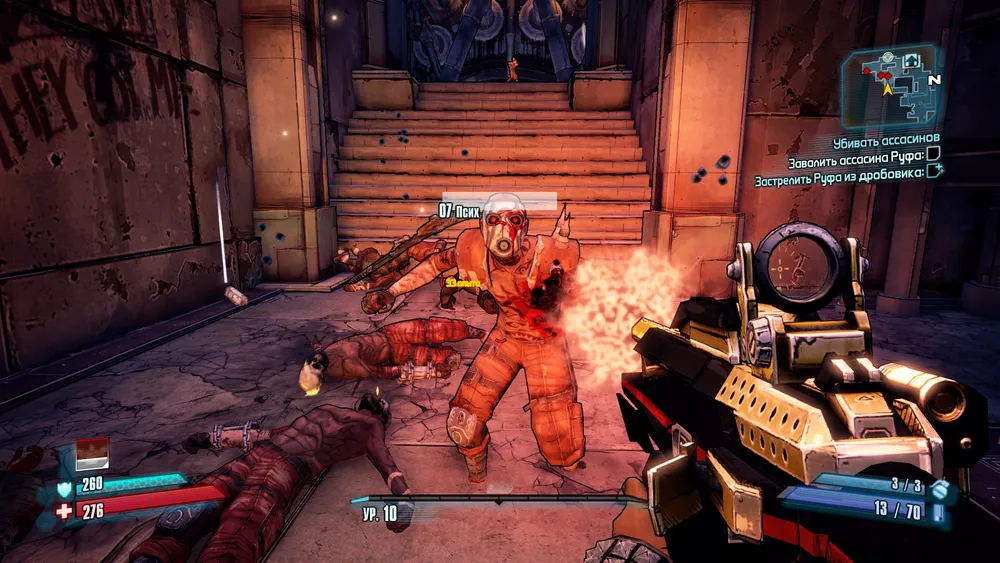Open the minimap in the corner

click(892, 84)
